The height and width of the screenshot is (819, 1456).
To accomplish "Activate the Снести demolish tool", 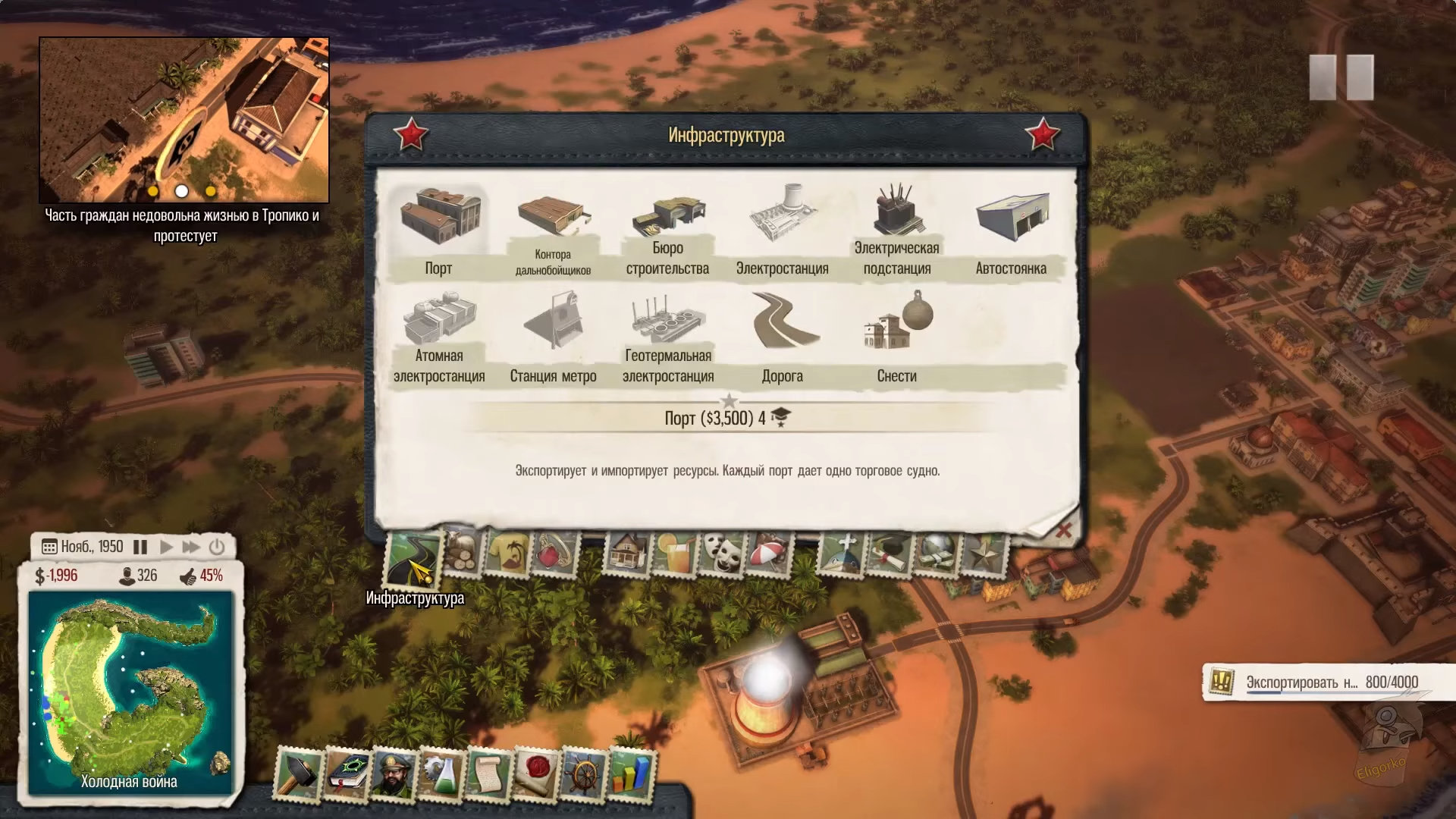I will [x=896, y=337].
